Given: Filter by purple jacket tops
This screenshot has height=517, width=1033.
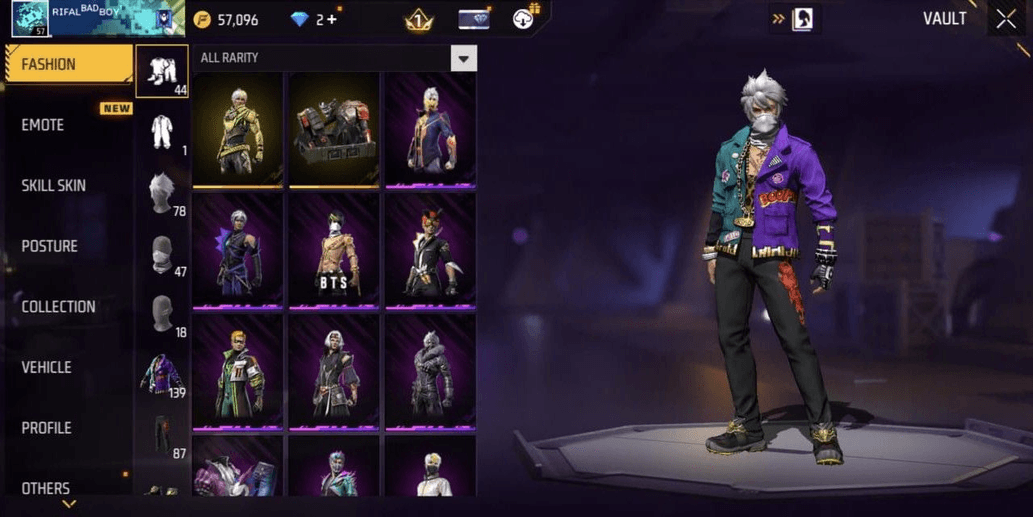Looking at the screenshot, I should click(x=161, y=375).
